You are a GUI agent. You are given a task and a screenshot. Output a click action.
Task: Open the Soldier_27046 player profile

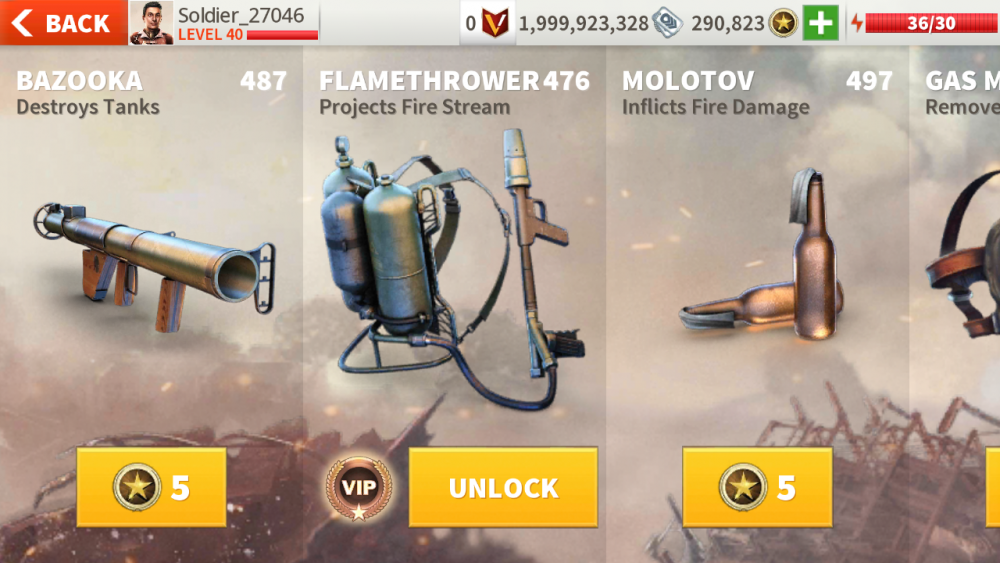[x=224, y=23]
